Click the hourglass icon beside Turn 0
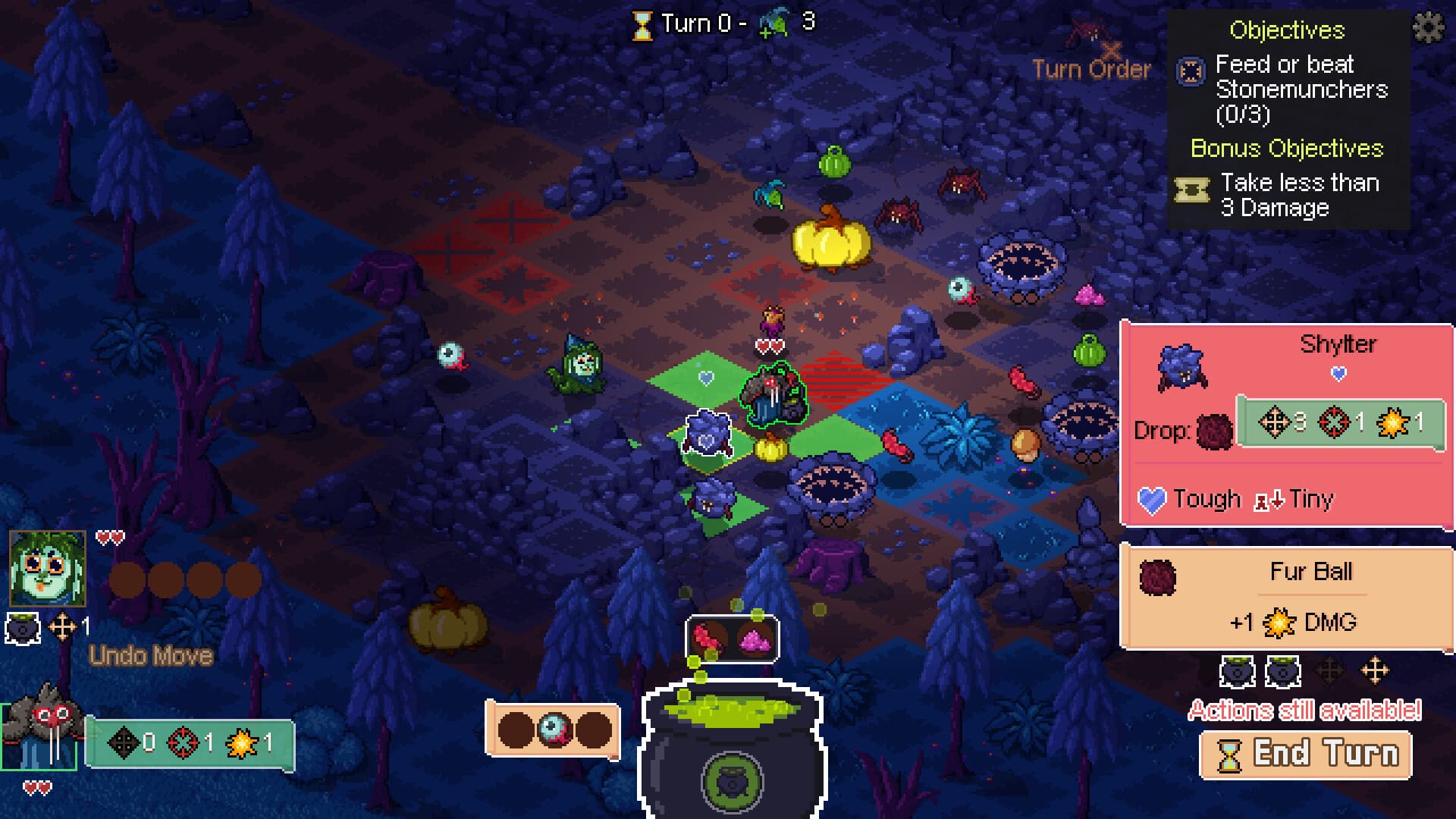Viewport: 1456px width, 819px height. point(642,23)
